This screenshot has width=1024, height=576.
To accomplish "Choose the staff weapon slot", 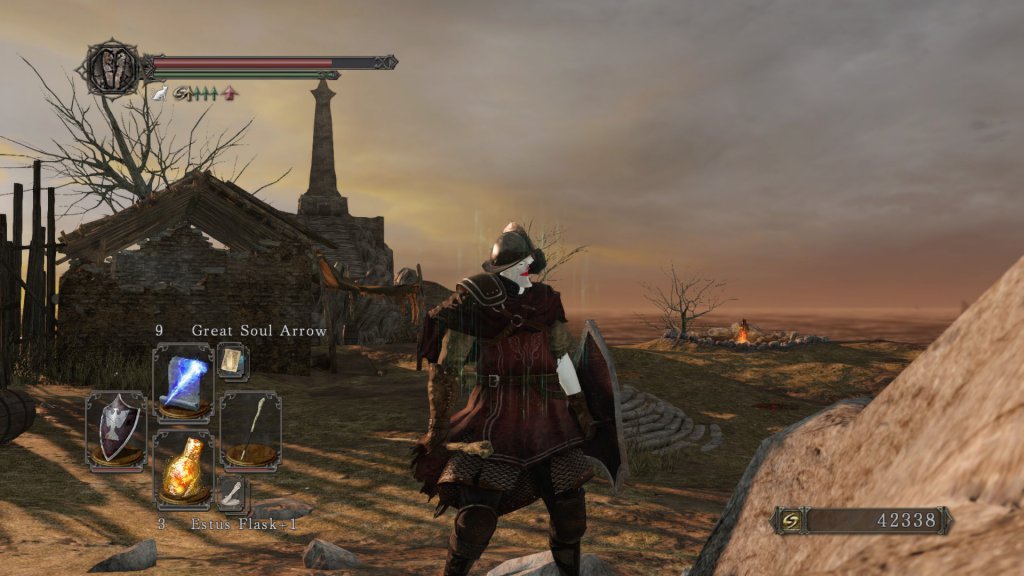I will tap(250, 430).
